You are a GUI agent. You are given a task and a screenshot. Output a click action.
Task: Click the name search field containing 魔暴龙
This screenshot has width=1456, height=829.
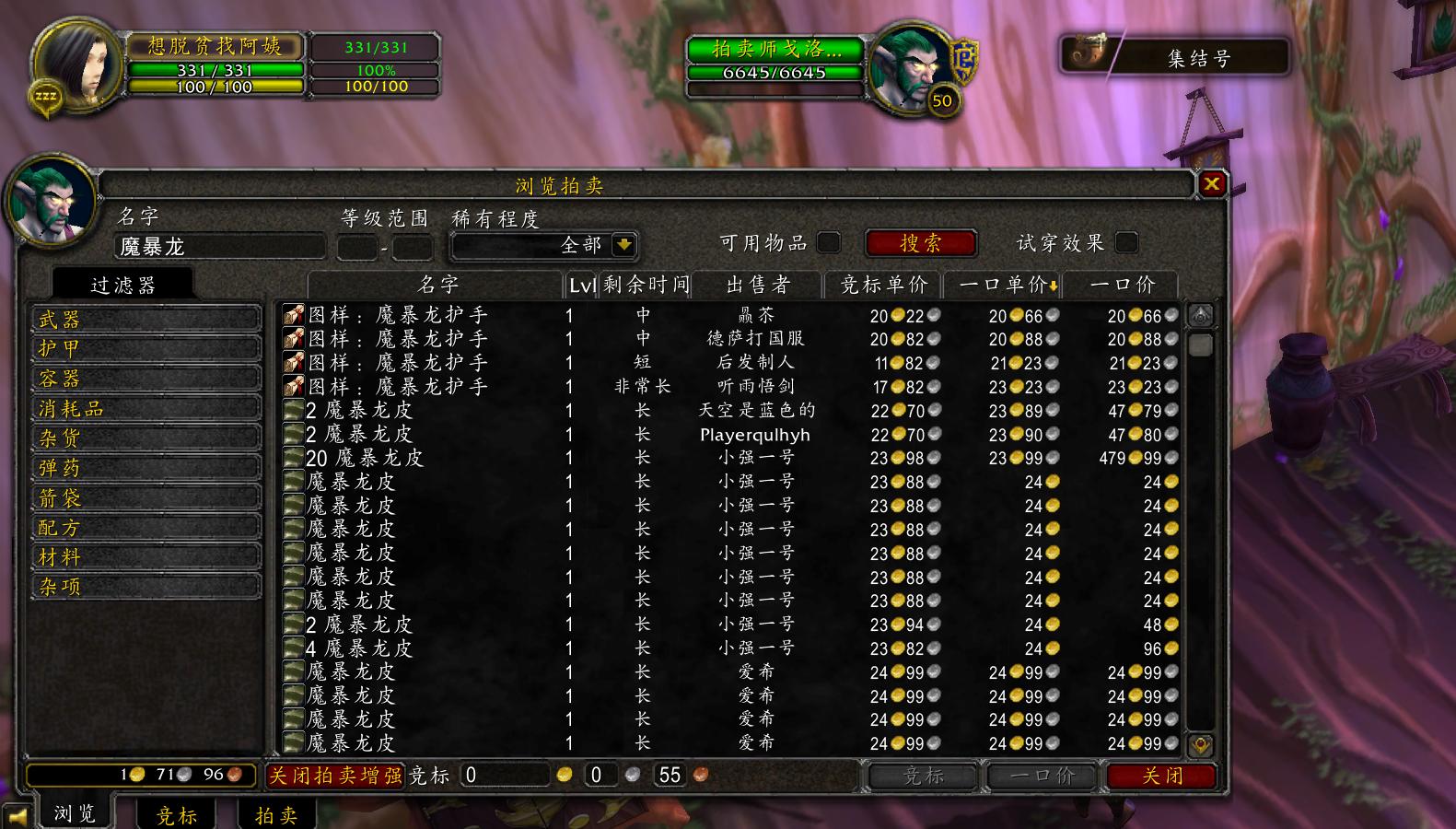(x=217, y=247)
